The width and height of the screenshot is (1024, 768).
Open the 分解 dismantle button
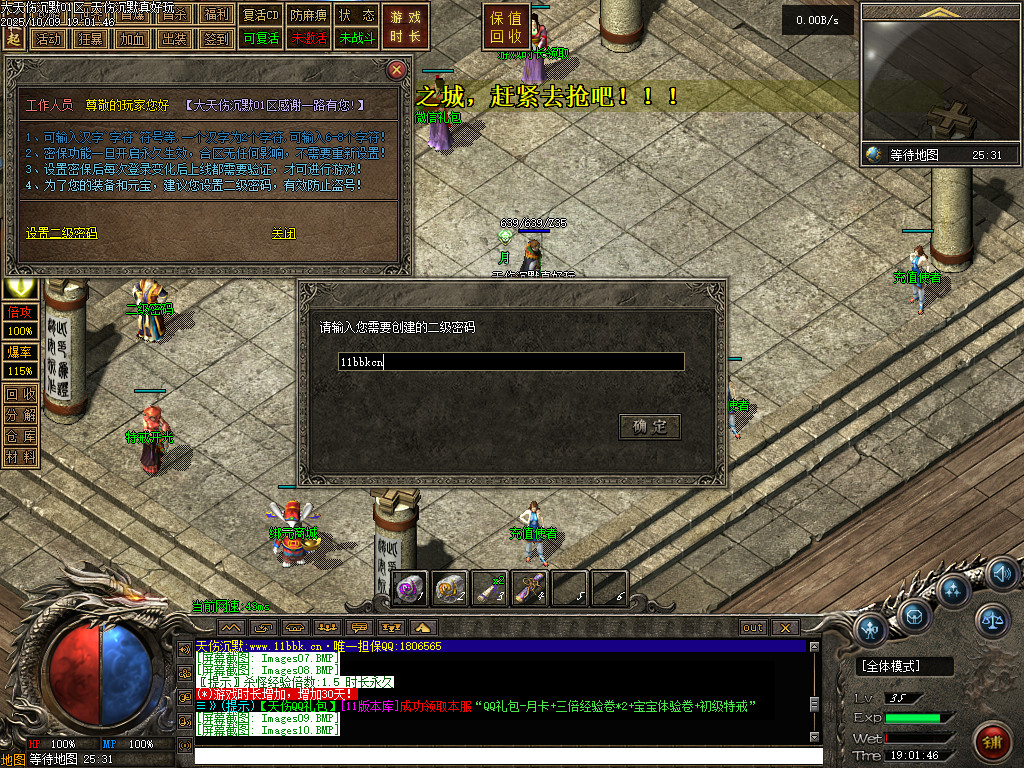pos(20,415)
